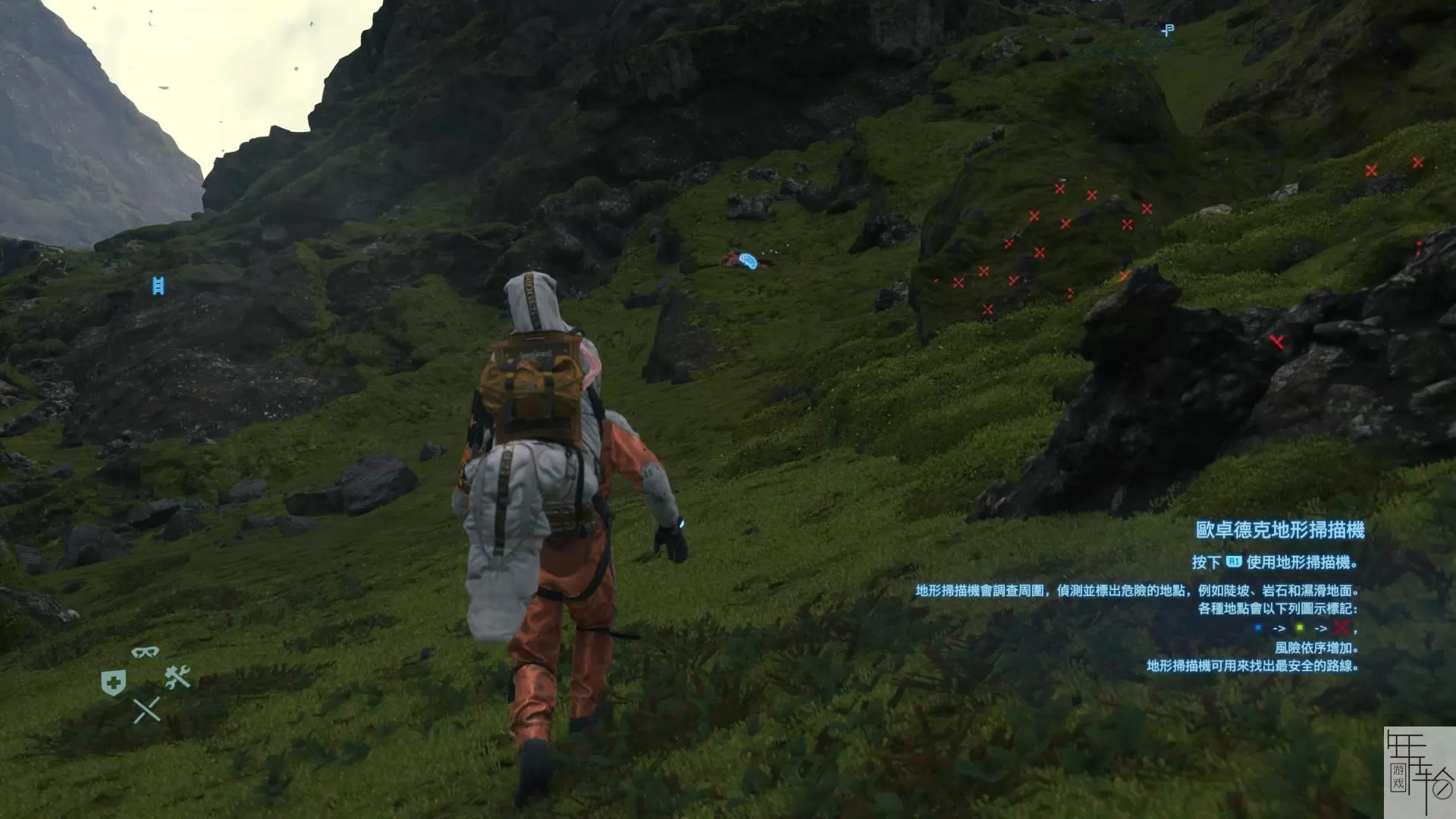Click the medical shield cross icon
The image size is (1456, 819).
[x=114, y=682]
